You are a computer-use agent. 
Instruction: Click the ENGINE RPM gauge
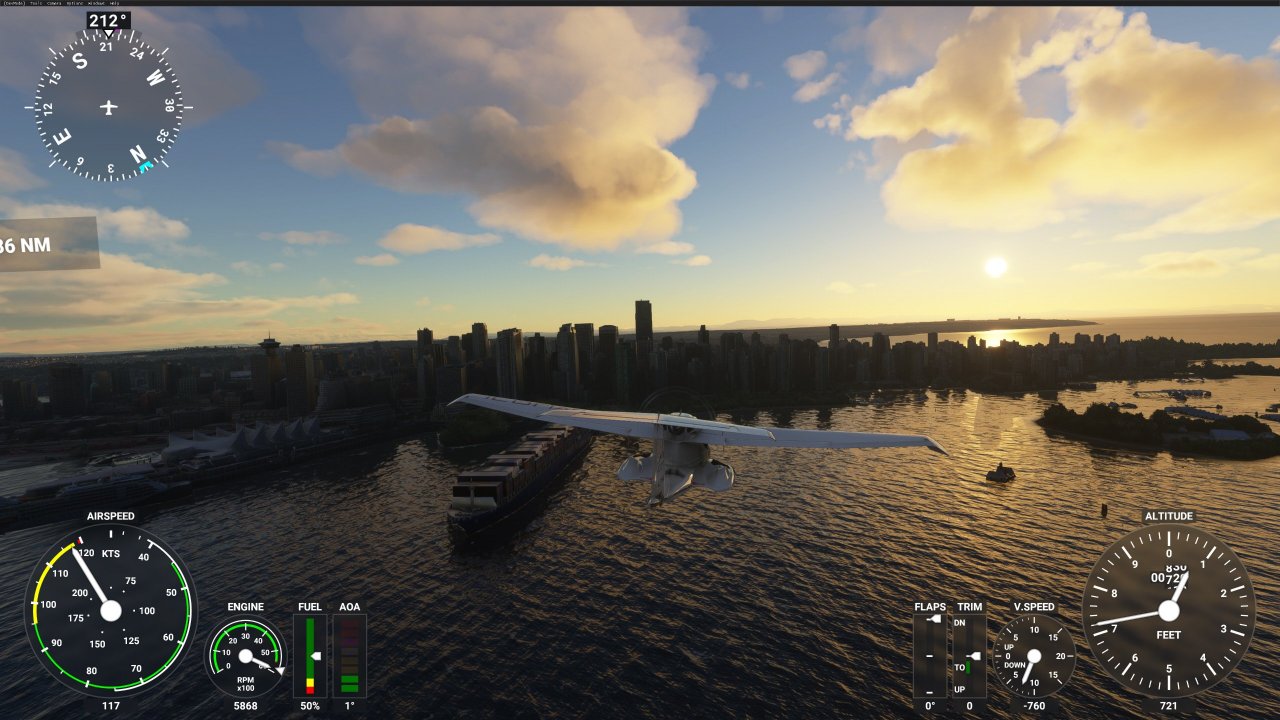click(245, 657)
